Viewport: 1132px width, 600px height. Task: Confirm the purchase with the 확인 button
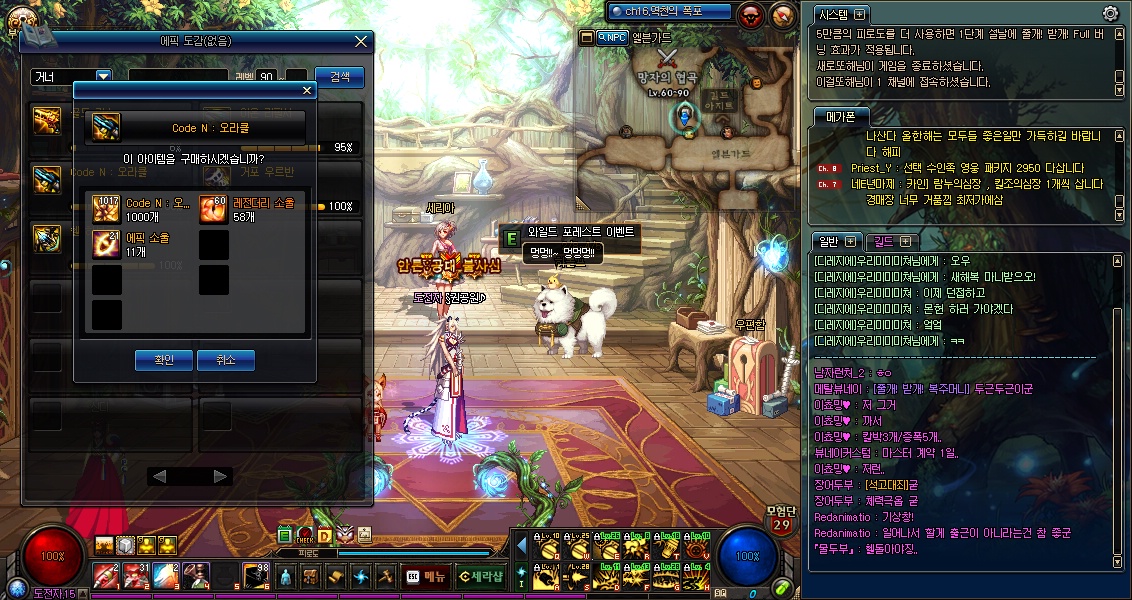(x=164, y=360)
